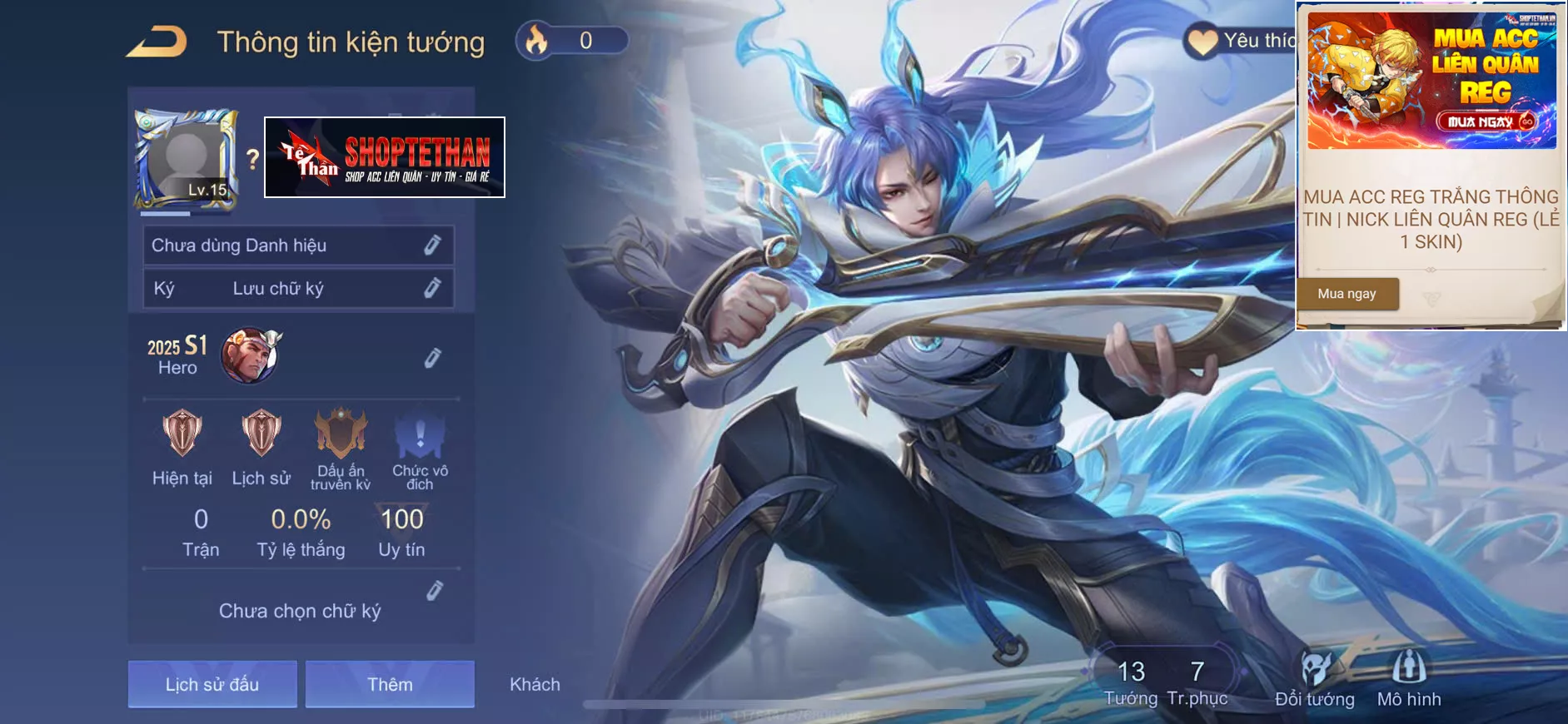Click the Thêm button

point(390,684)
